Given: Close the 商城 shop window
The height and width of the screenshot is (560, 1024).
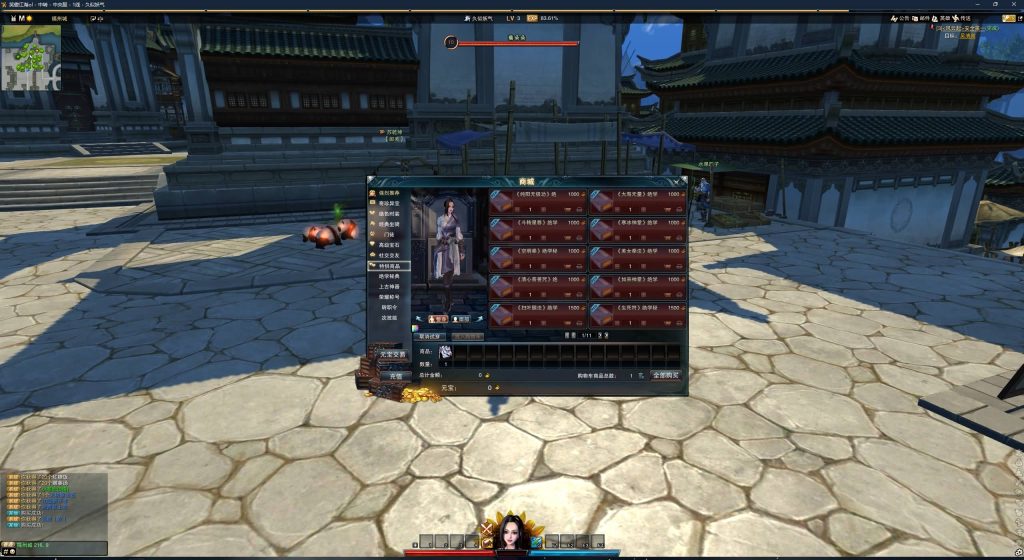Looking at the screenshot, I should pos(682,181).
